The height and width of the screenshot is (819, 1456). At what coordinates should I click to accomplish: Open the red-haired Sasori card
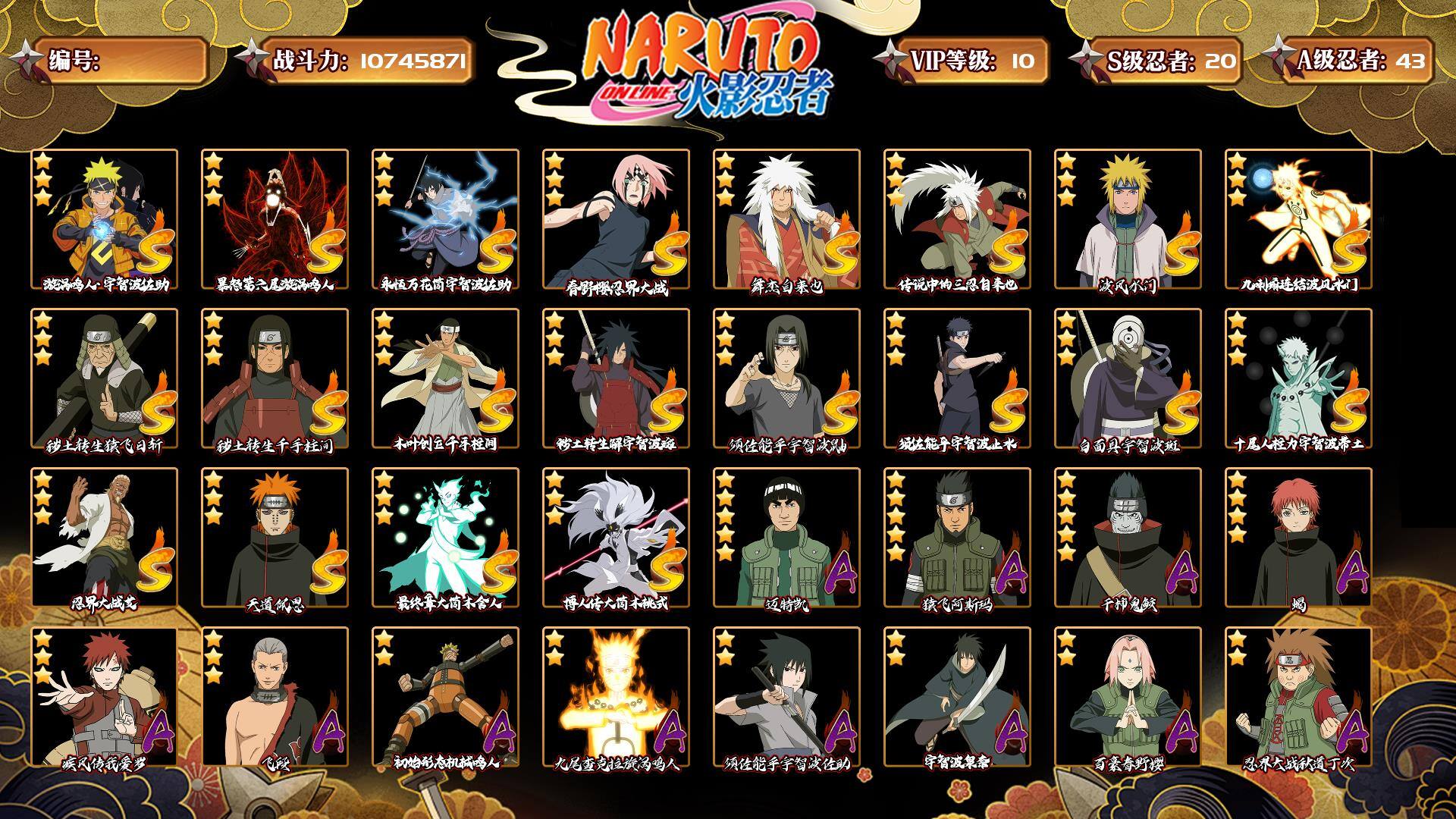click(1298, 538)
